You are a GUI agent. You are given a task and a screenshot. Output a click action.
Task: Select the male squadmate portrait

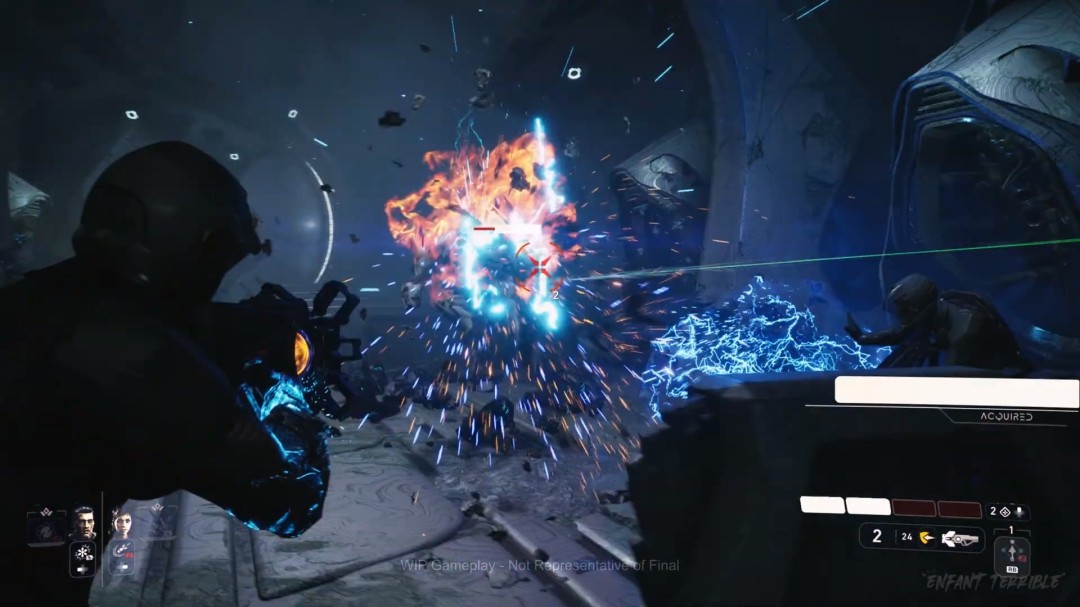(x=83, y=523)
